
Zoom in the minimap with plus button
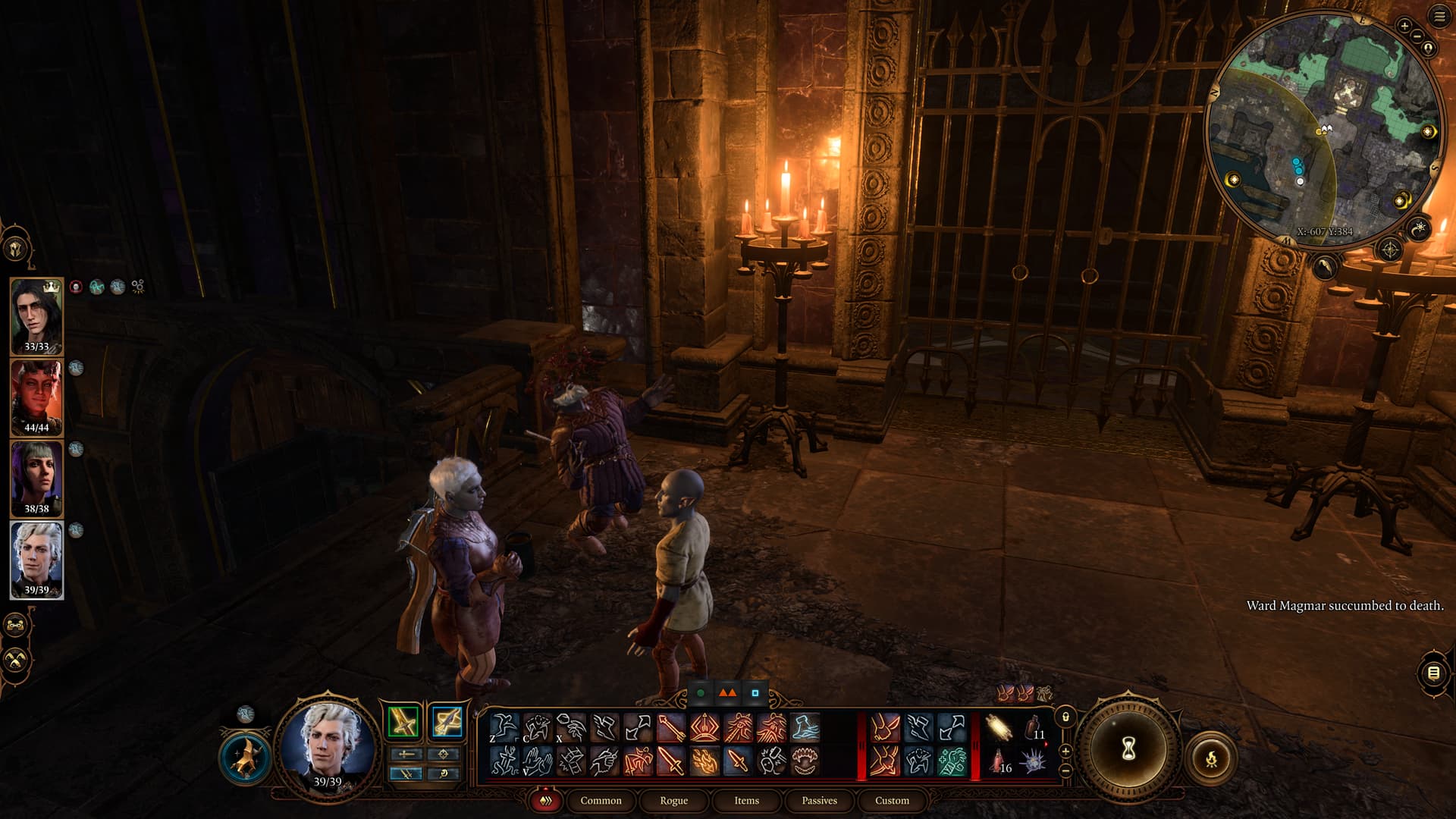point(1404,26)
